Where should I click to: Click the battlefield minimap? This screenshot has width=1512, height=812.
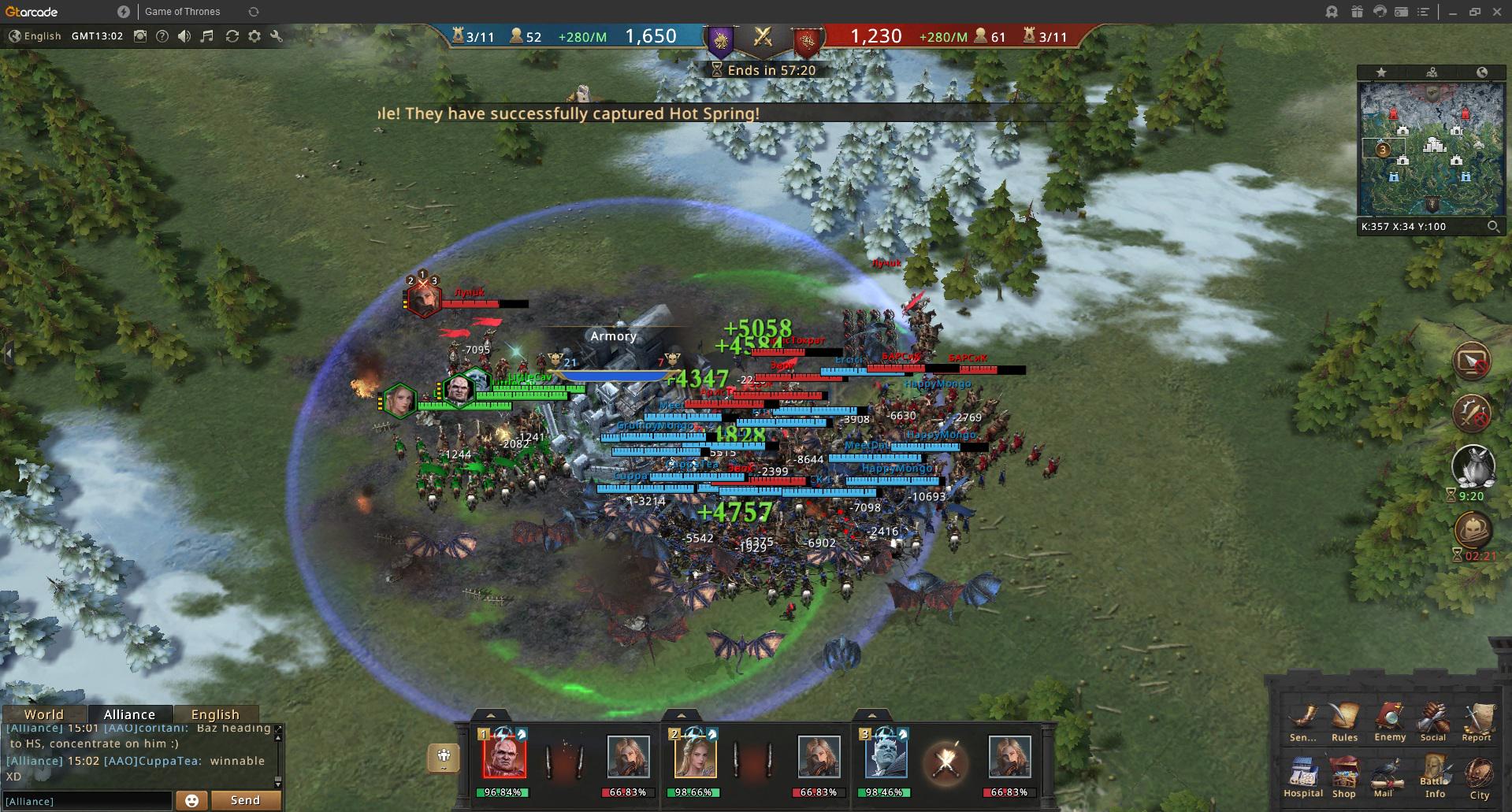[1431, 147]
